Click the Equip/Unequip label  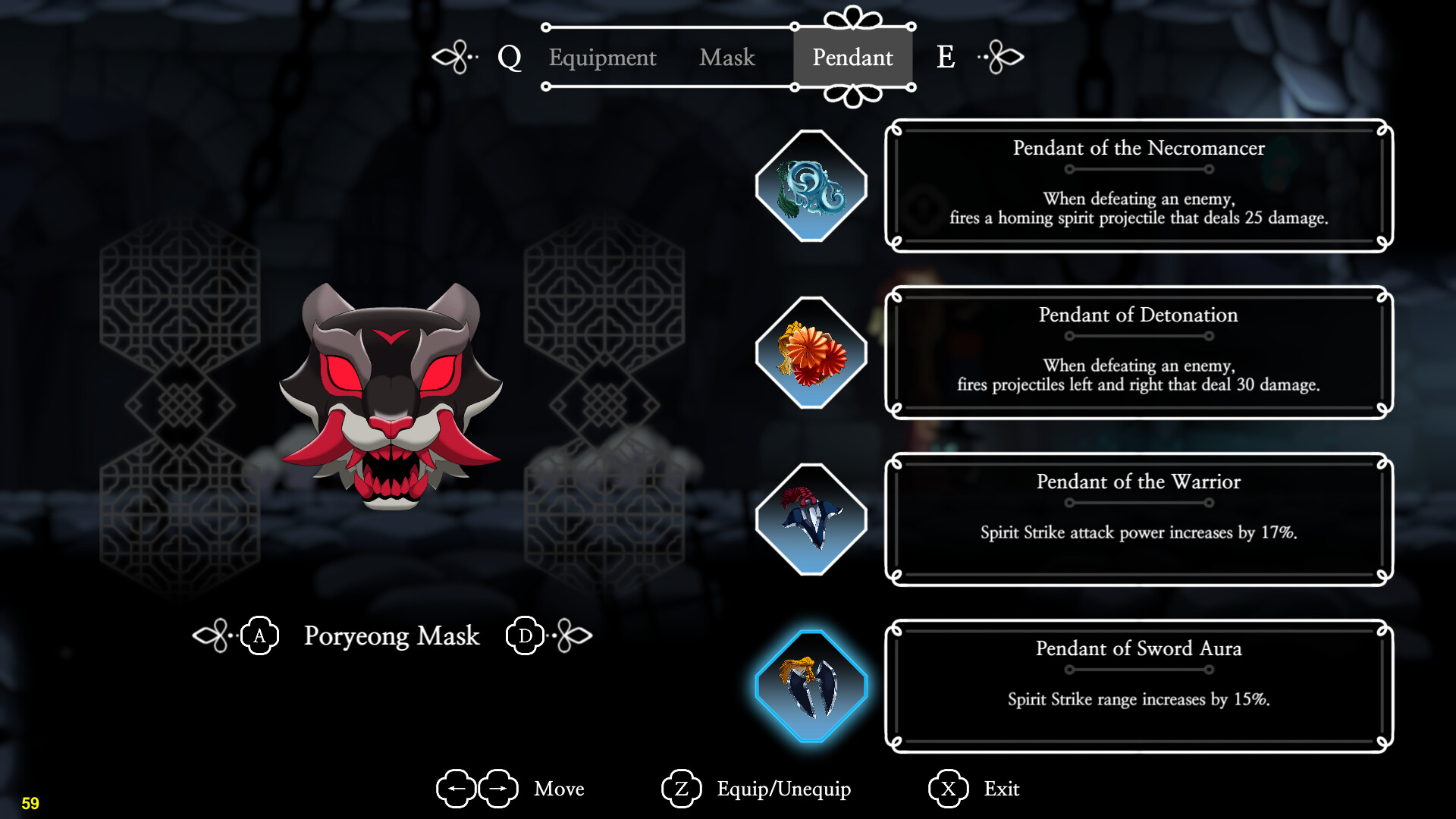tap(785, 789)
